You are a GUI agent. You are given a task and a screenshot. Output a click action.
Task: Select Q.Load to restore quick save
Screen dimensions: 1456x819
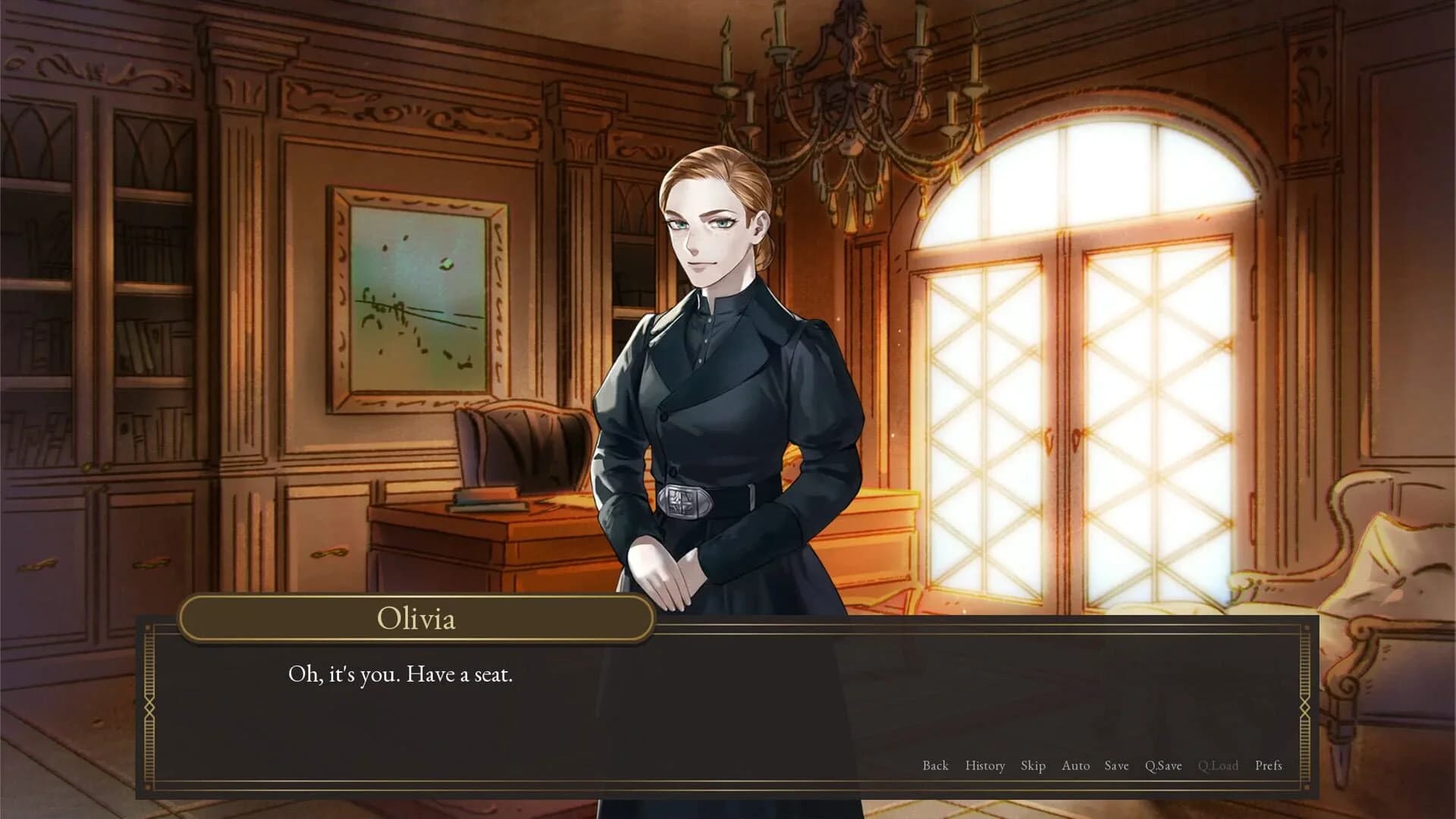[1218, 766]
